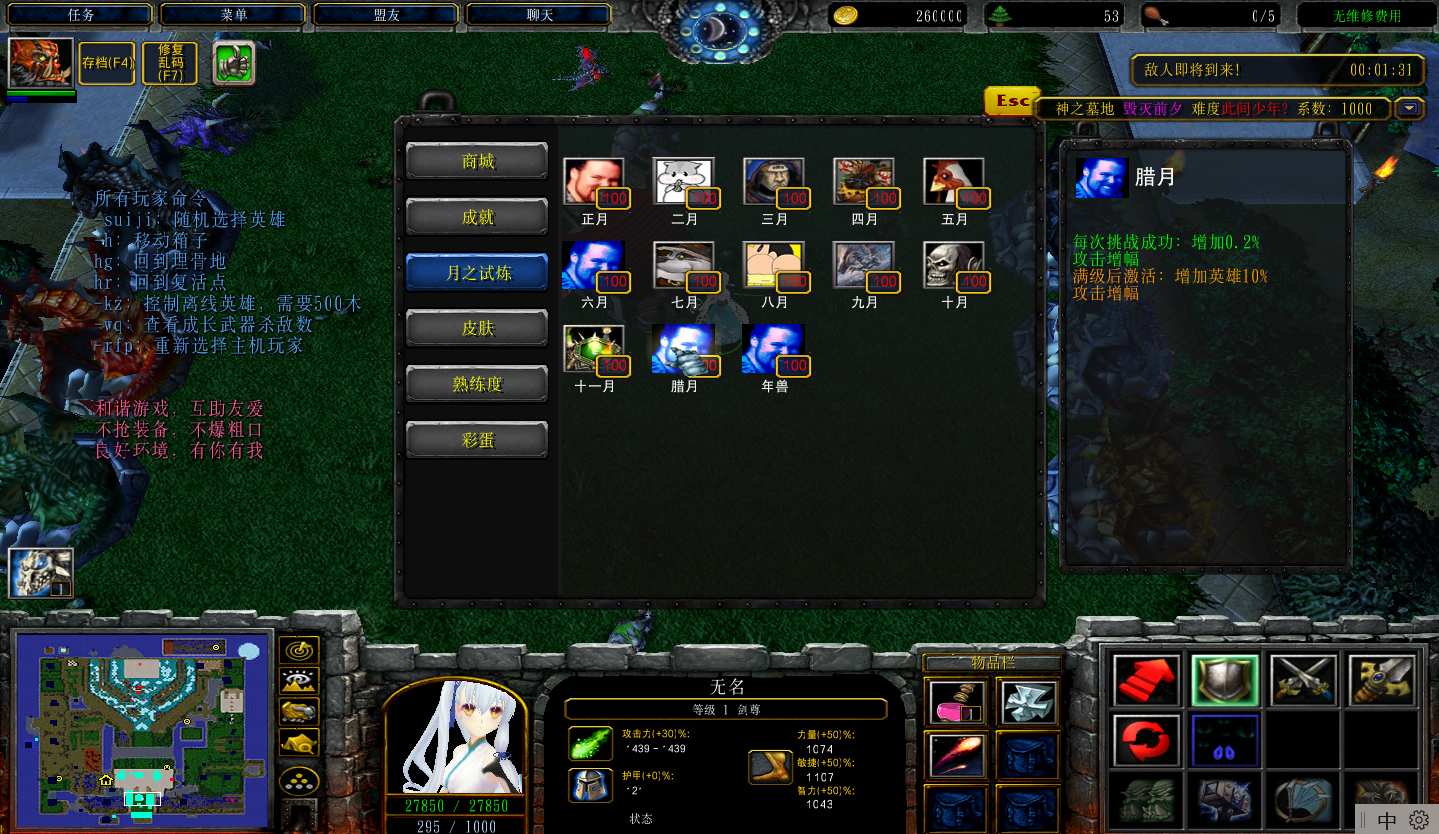
Task: Activate the red arrows command icon
Action: point(1146,681)
